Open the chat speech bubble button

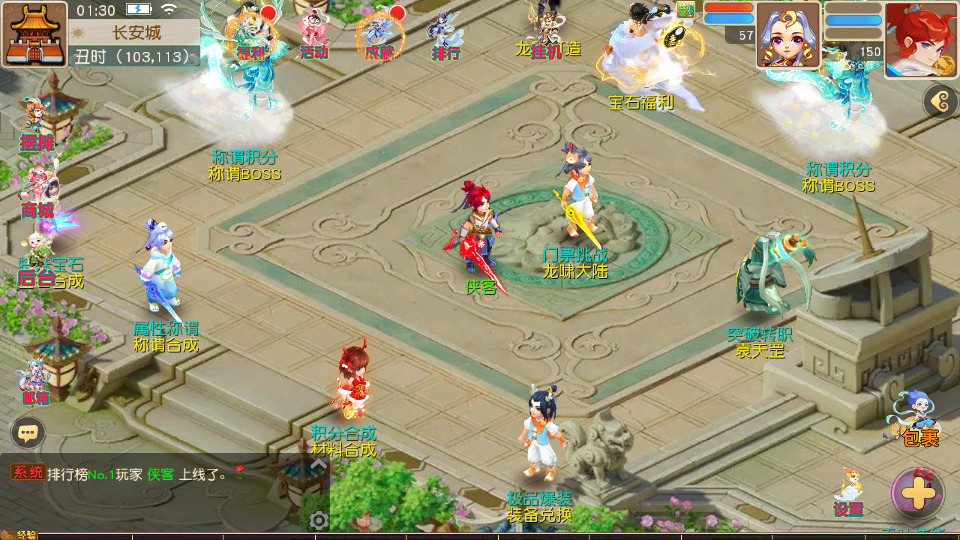point(28,433)
